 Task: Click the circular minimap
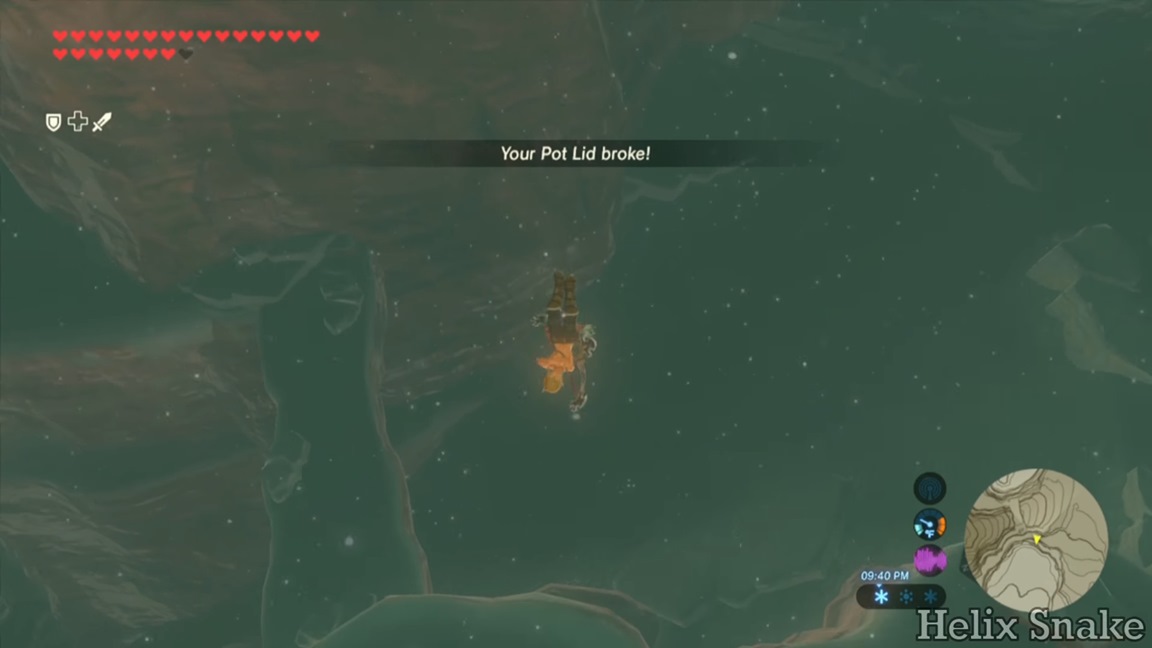[x=1036, y=541]
